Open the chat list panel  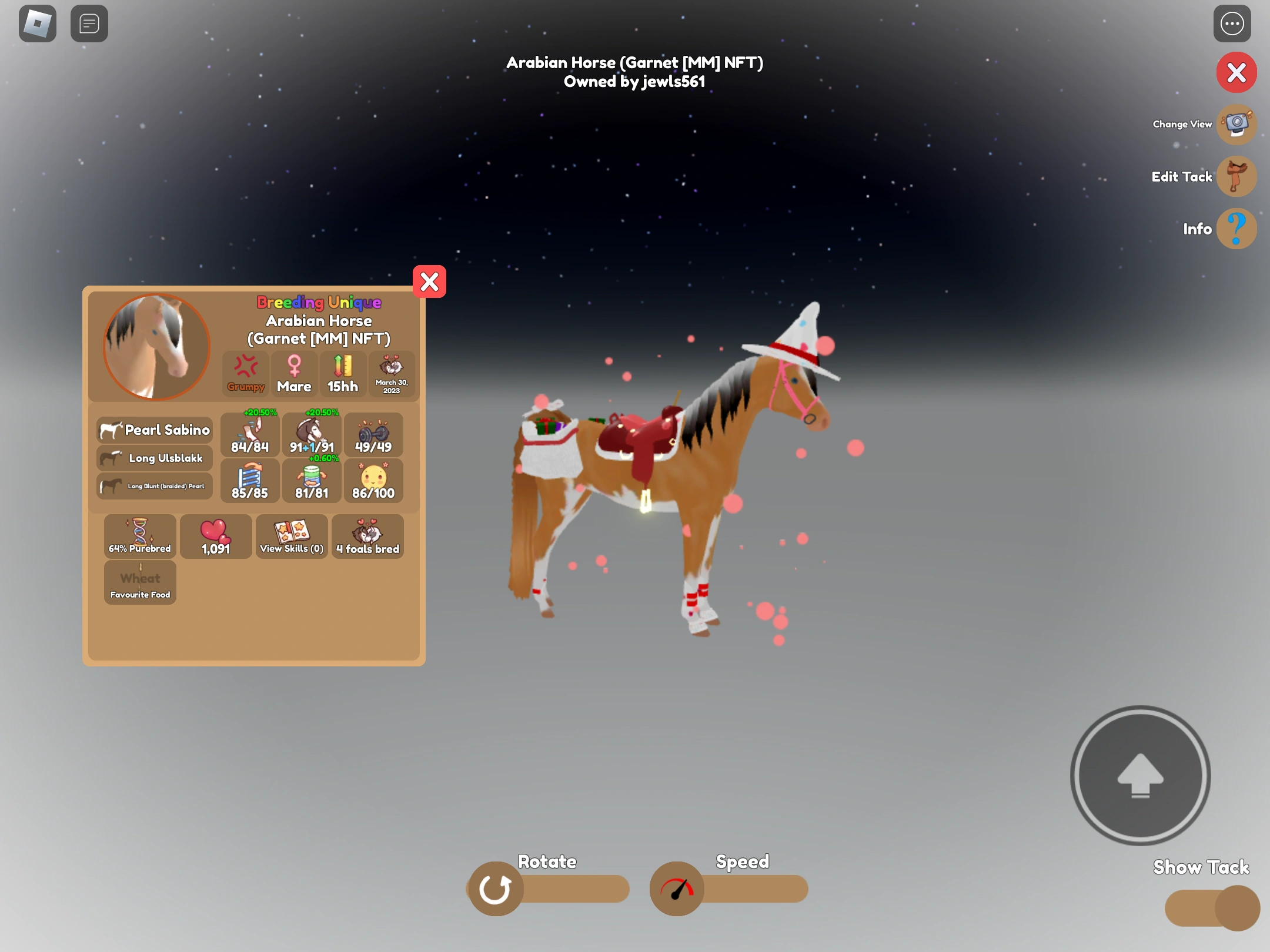(89, 24)
